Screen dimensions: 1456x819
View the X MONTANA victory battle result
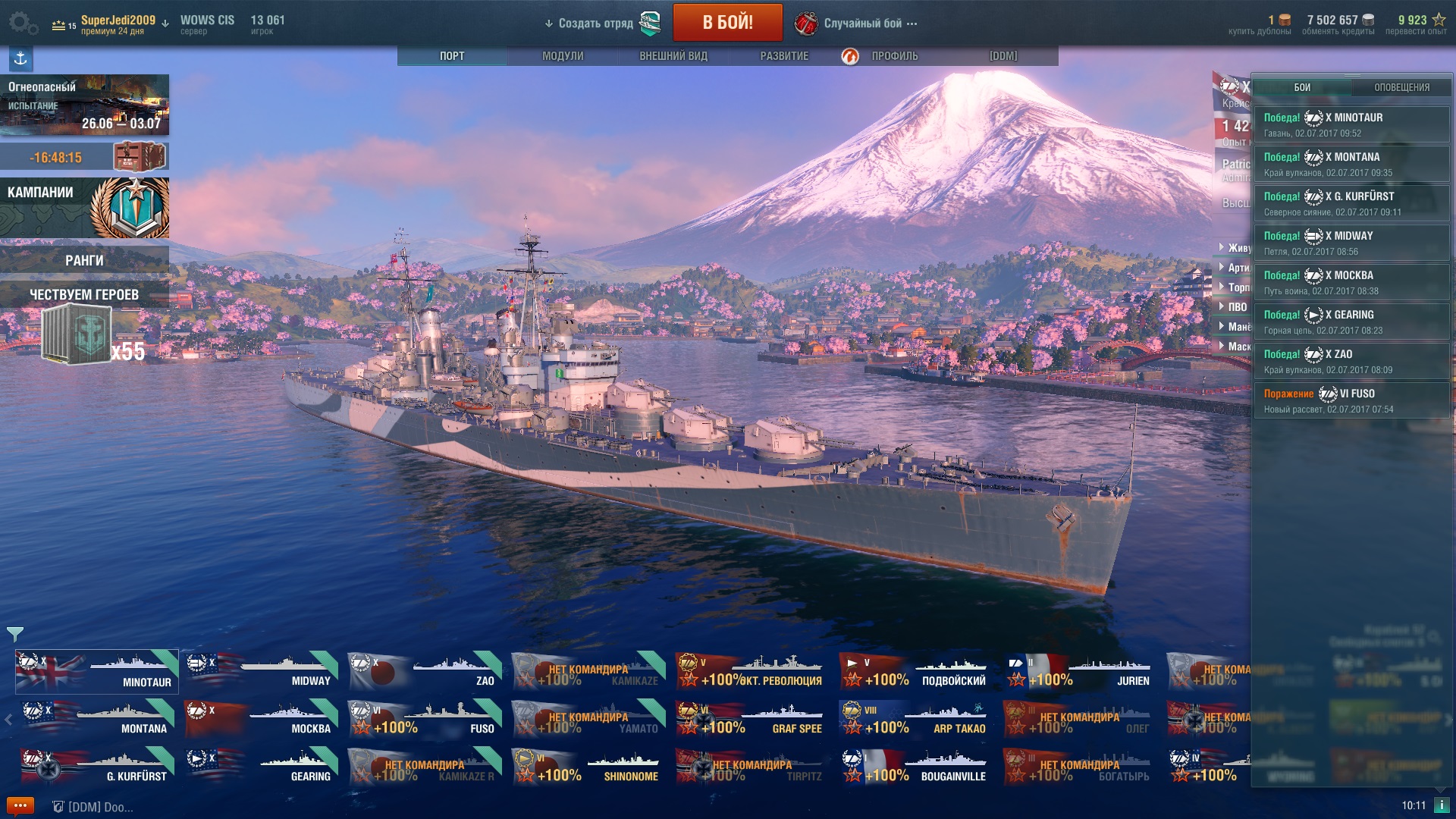[1351, 164]
